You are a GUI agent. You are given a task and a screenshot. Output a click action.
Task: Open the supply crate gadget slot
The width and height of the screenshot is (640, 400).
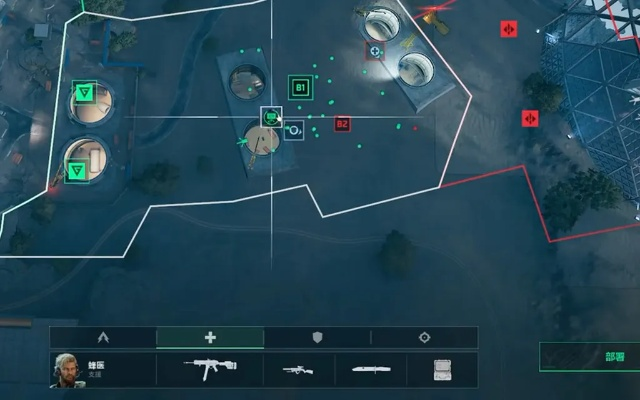point(441,370)
